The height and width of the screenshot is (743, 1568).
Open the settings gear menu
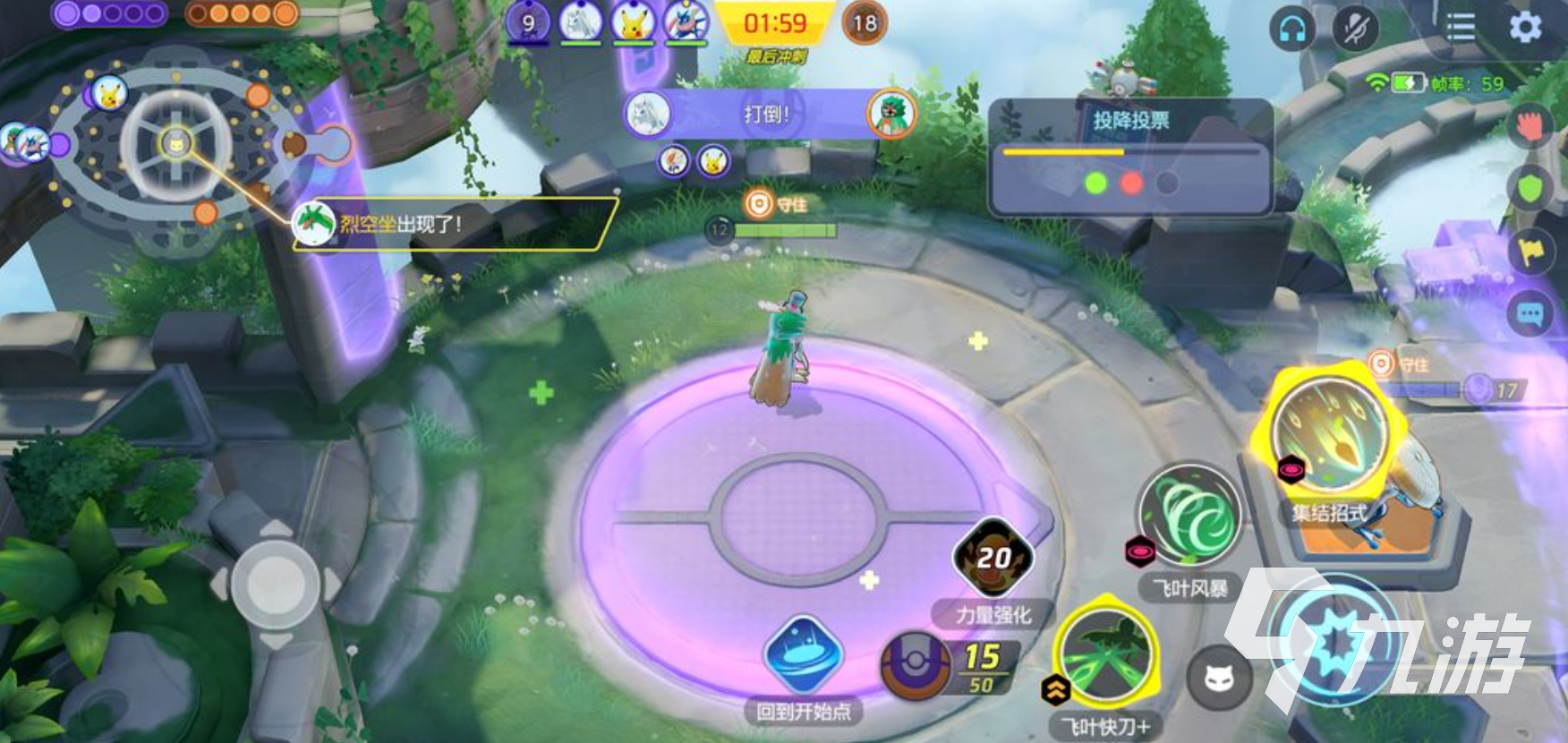(1524, 28)
